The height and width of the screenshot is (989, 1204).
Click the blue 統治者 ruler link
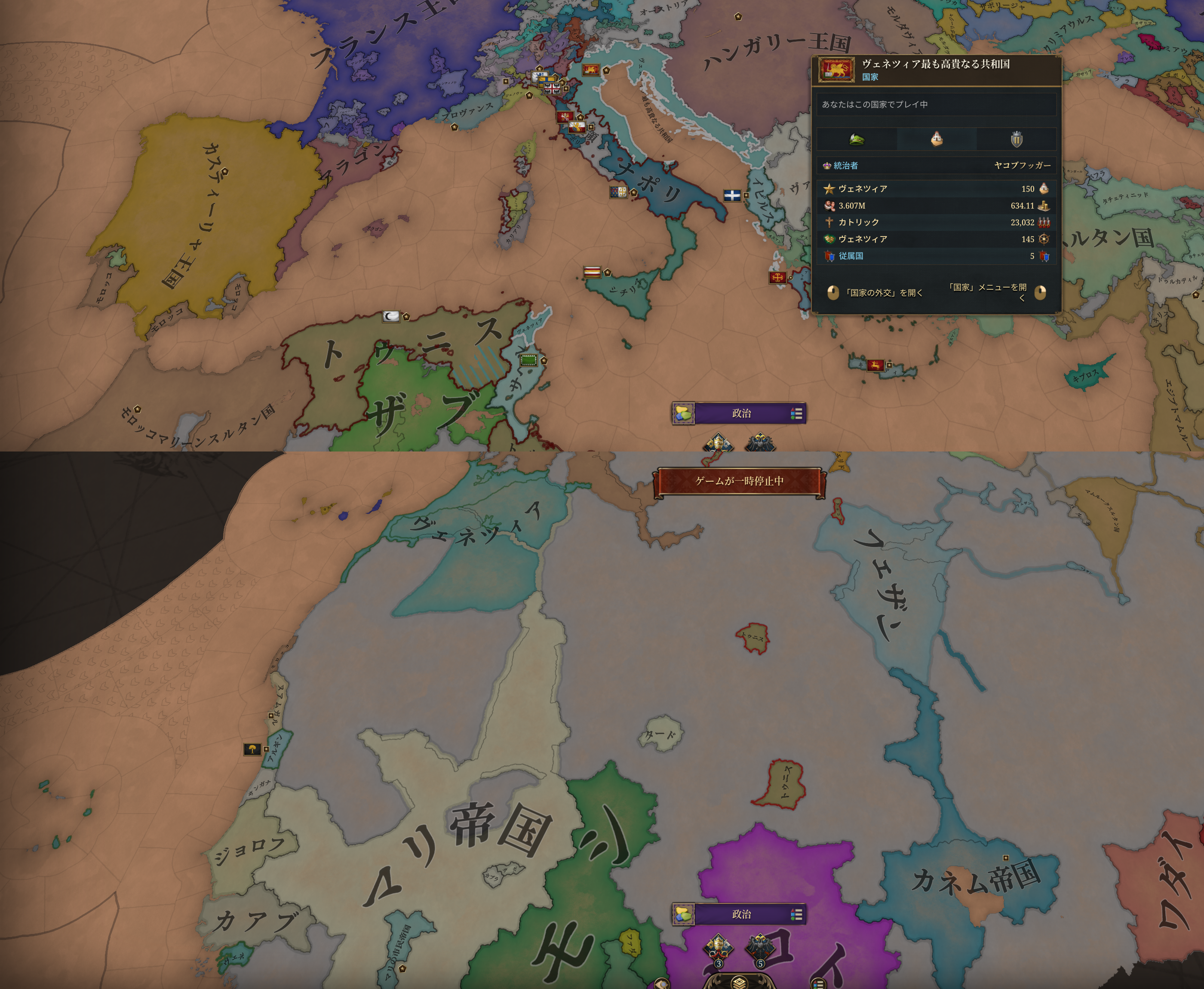[x=845, y=166]
